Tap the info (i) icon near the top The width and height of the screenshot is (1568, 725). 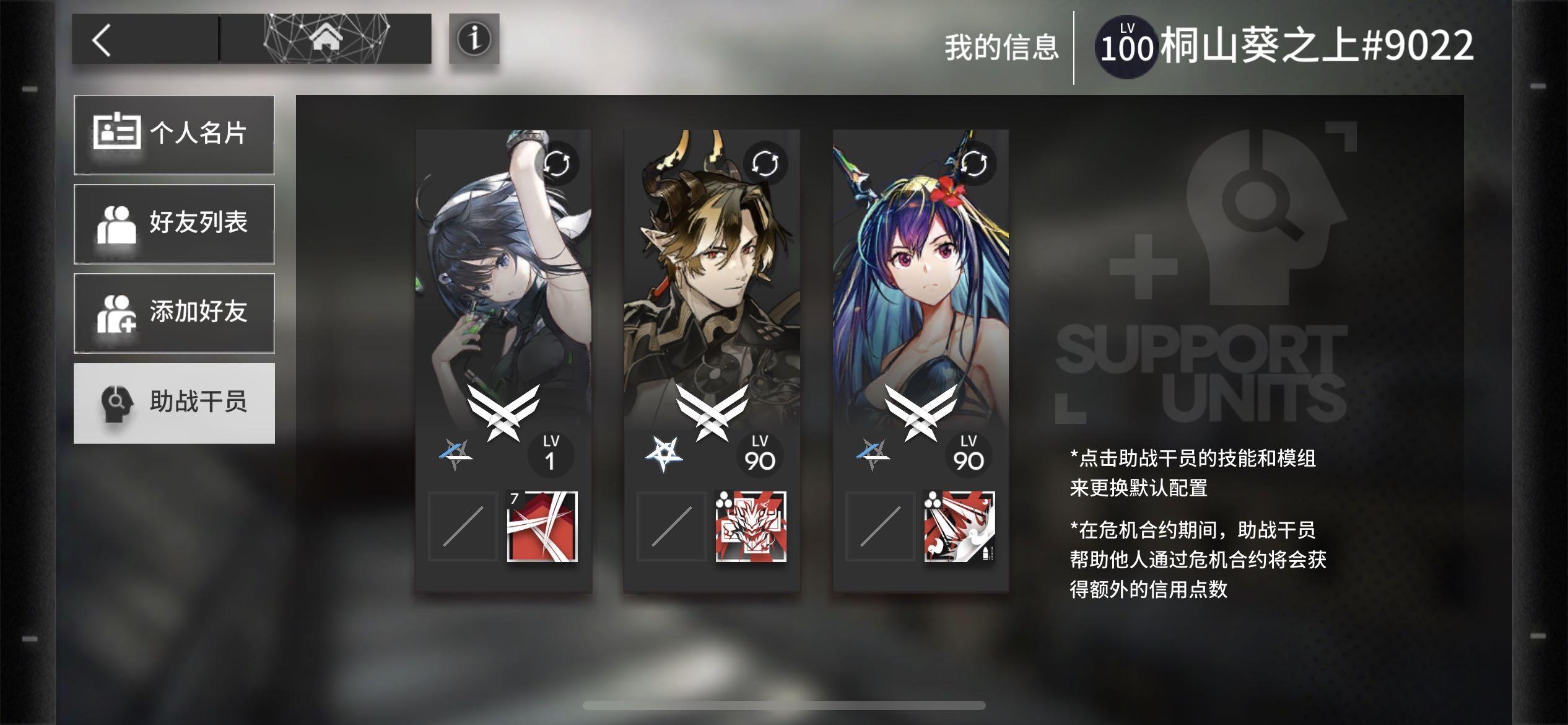tap(474, 40)
